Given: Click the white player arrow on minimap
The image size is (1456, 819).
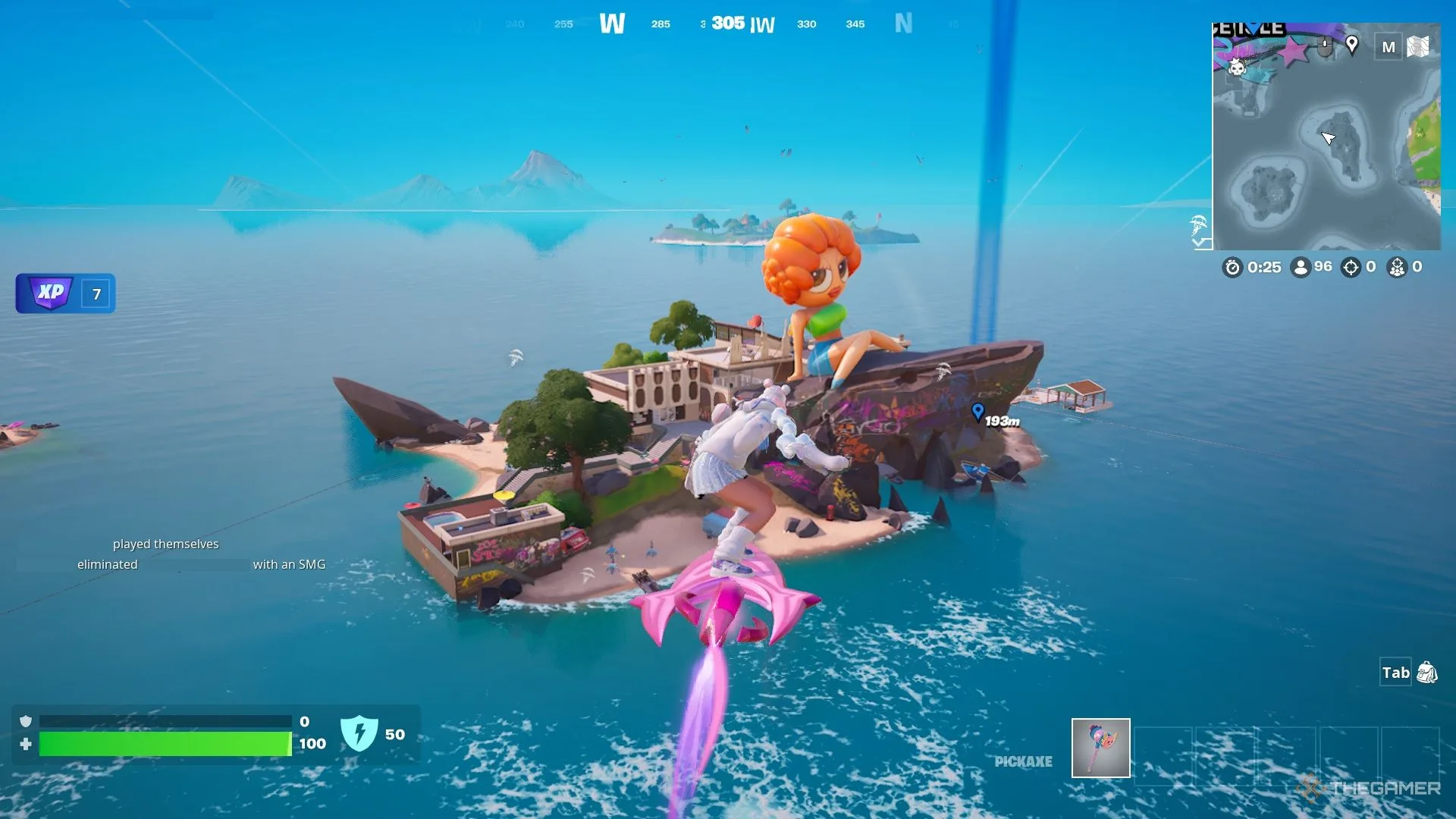Looking at the screenshot, I should [x=1328, y=137].
